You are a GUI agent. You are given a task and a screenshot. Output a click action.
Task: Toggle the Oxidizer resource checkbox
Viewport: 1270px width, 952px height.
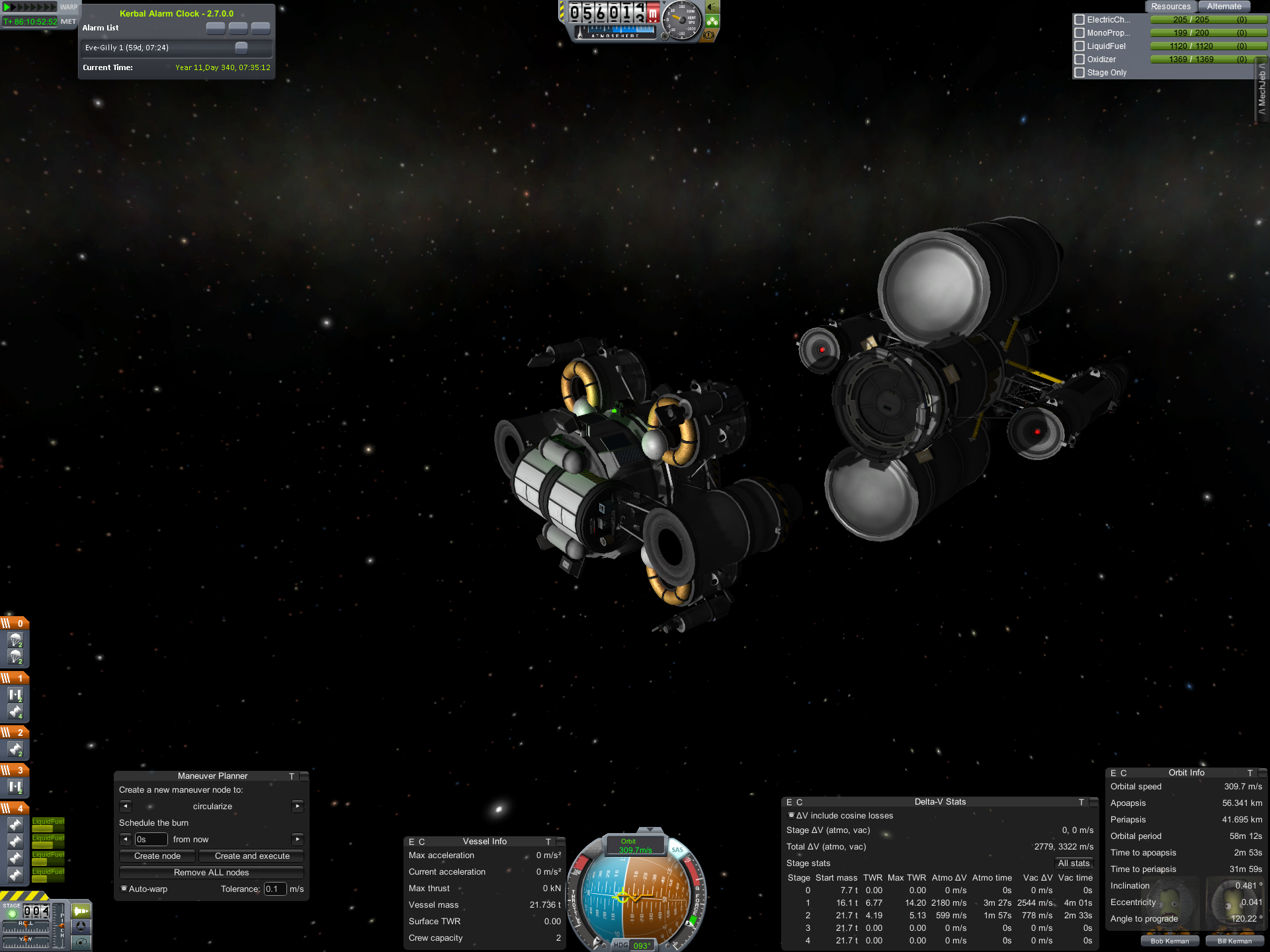click(x=1079, y=59)
